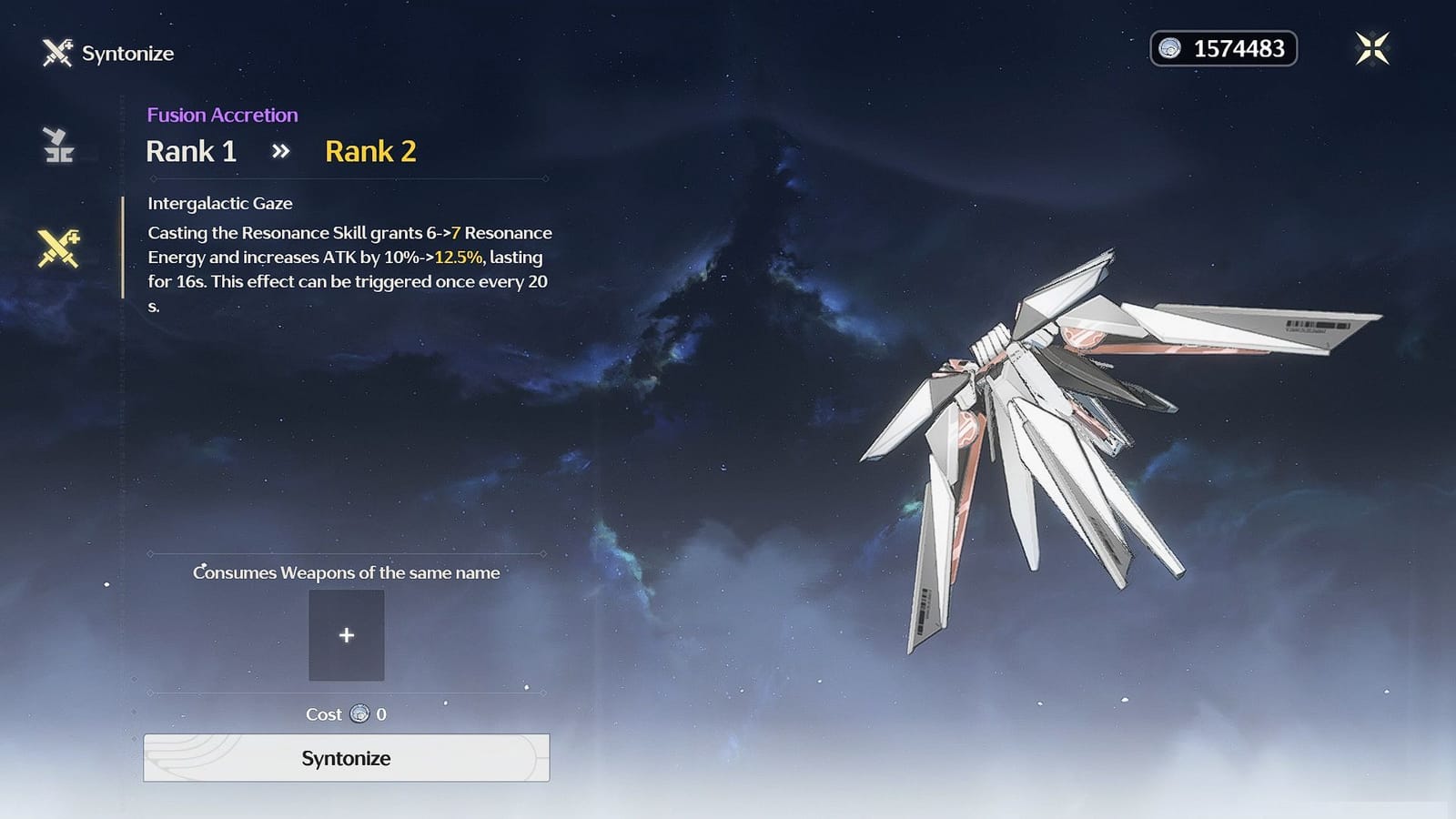Select the Rank 2 preview label
This screenshot has height=819, width=1456.
click(370, 151)
